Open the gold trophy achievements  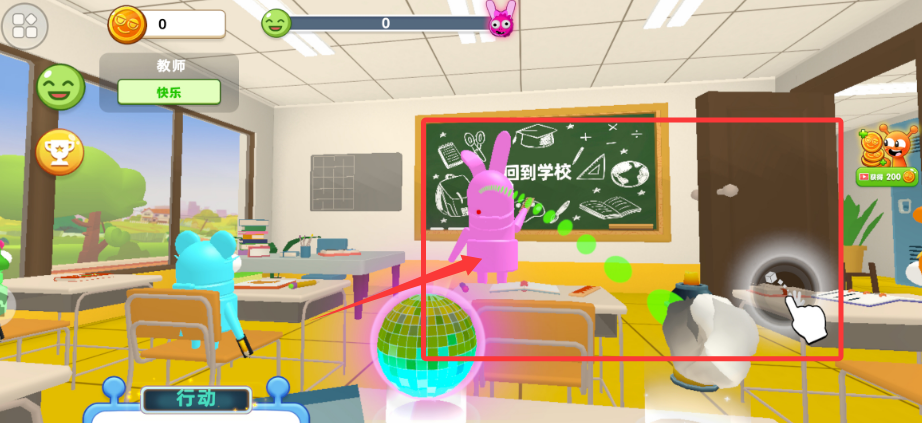pos(60,152)
